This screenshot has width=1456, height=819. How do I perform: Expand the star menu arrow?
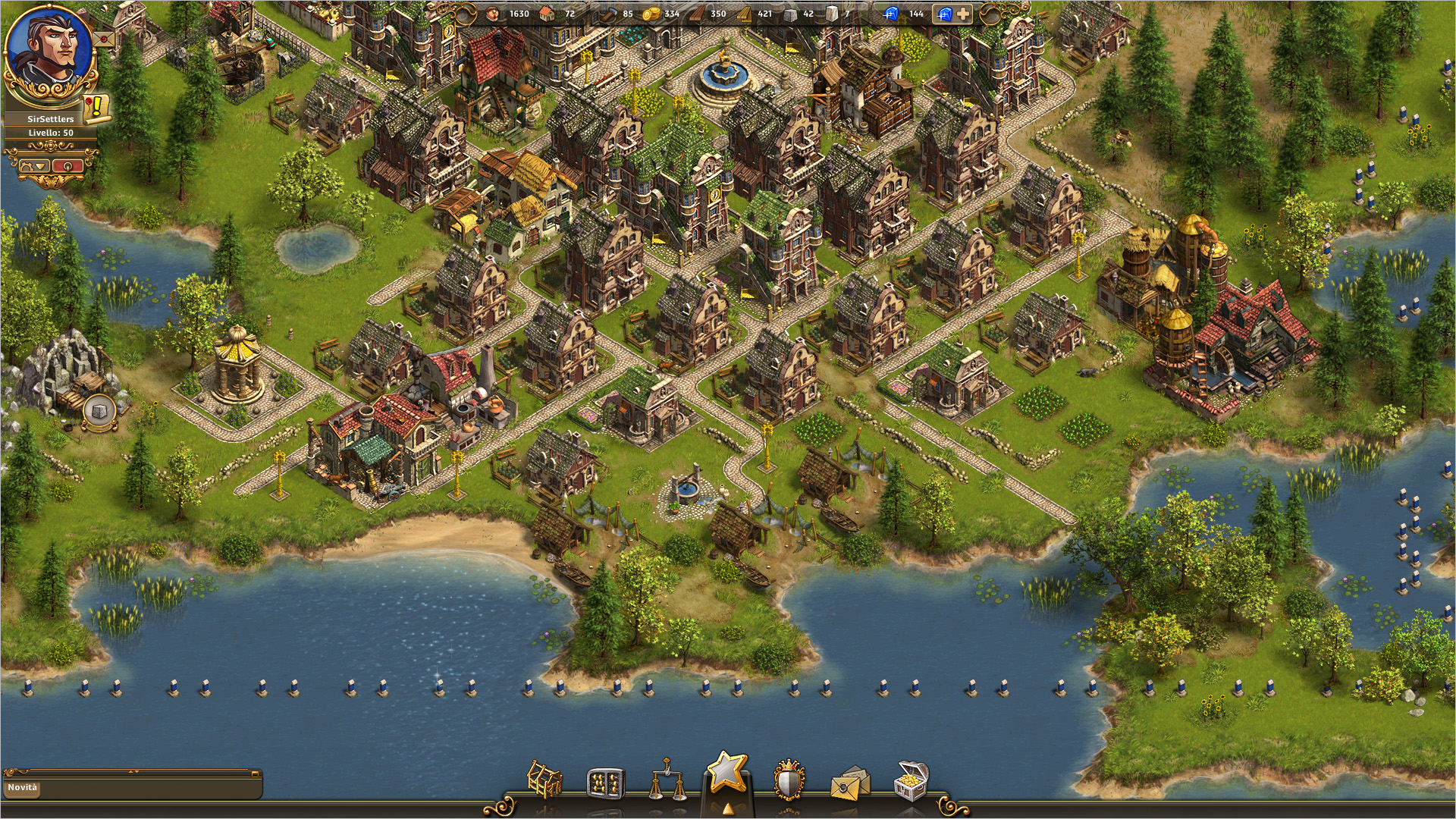click(x=727, y=808)
